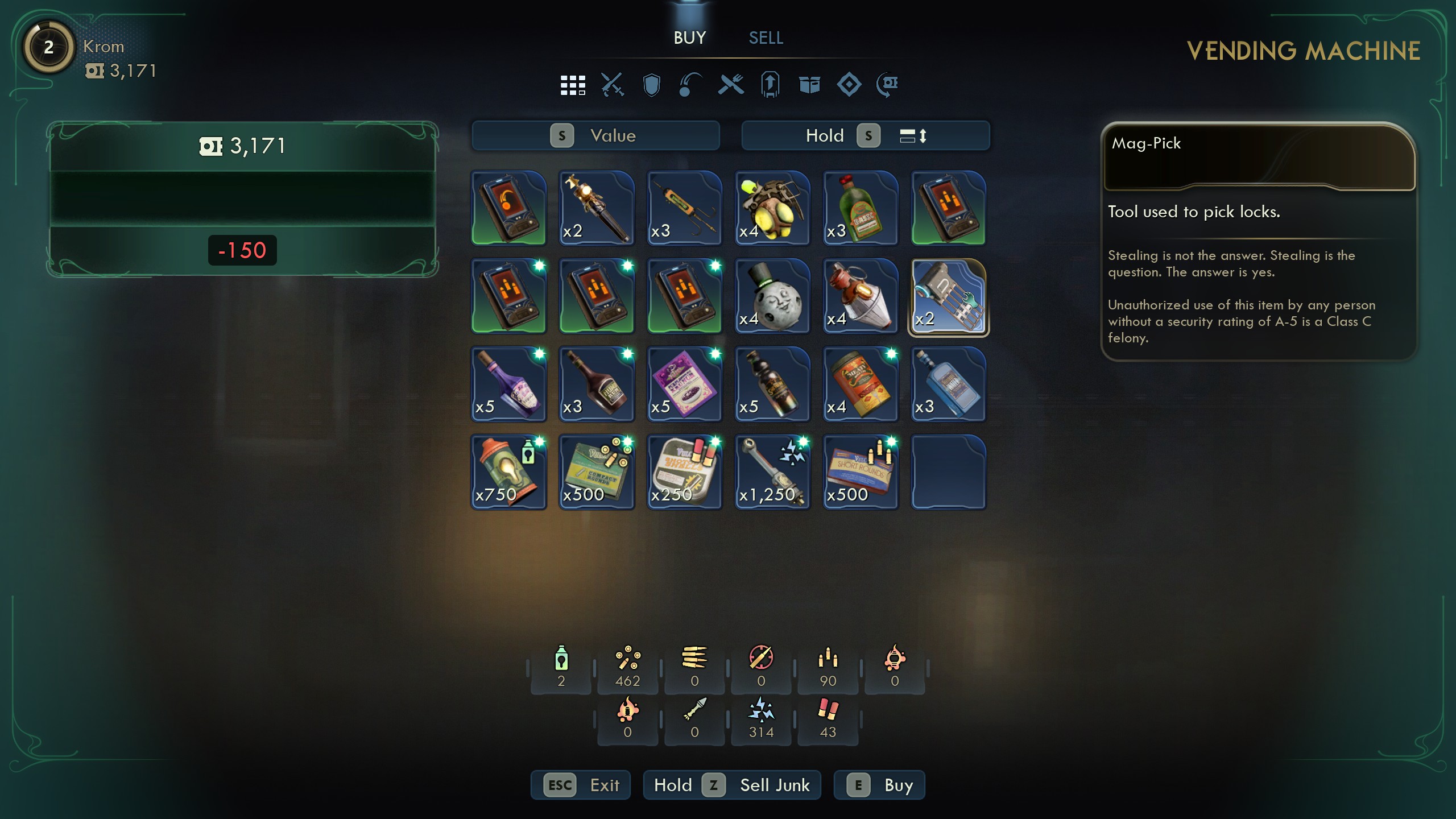Screen dimensions: 1456x819
Task: Select the armor filter shield icon
Action: pos(652,85)
